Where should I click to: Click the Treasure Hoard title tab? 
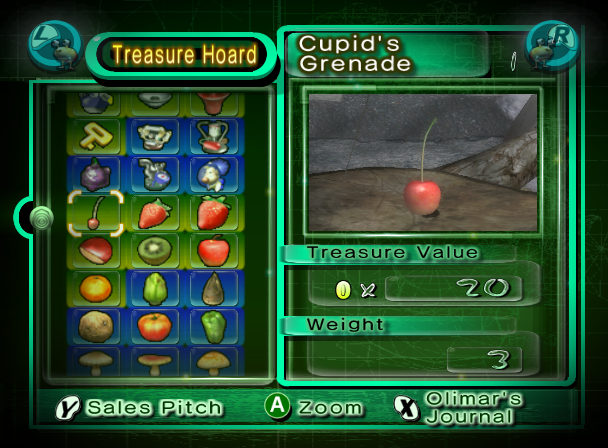(x=184, y=55)
